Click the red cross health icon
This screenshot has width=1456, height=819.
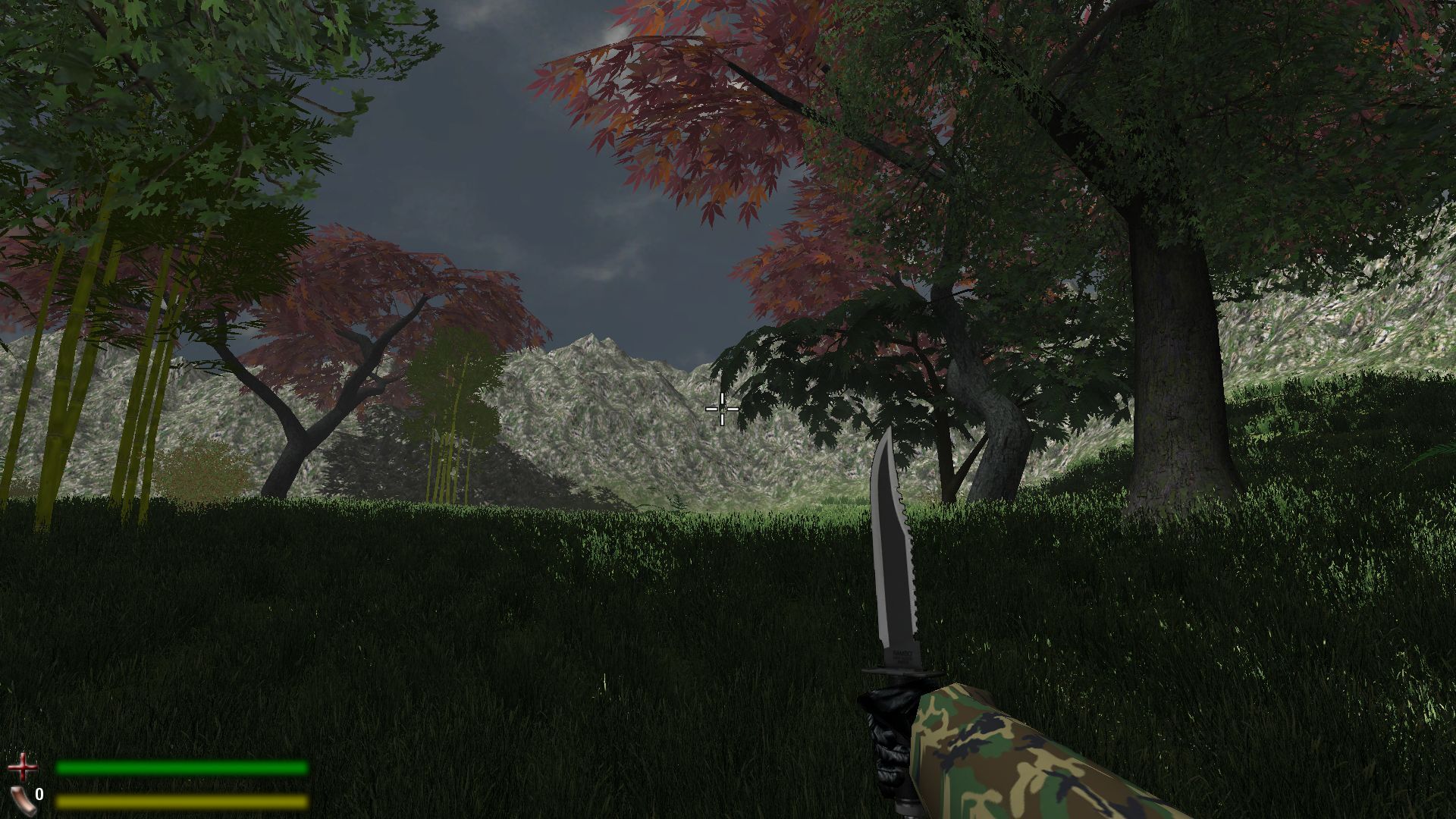(x=24, y=768)
